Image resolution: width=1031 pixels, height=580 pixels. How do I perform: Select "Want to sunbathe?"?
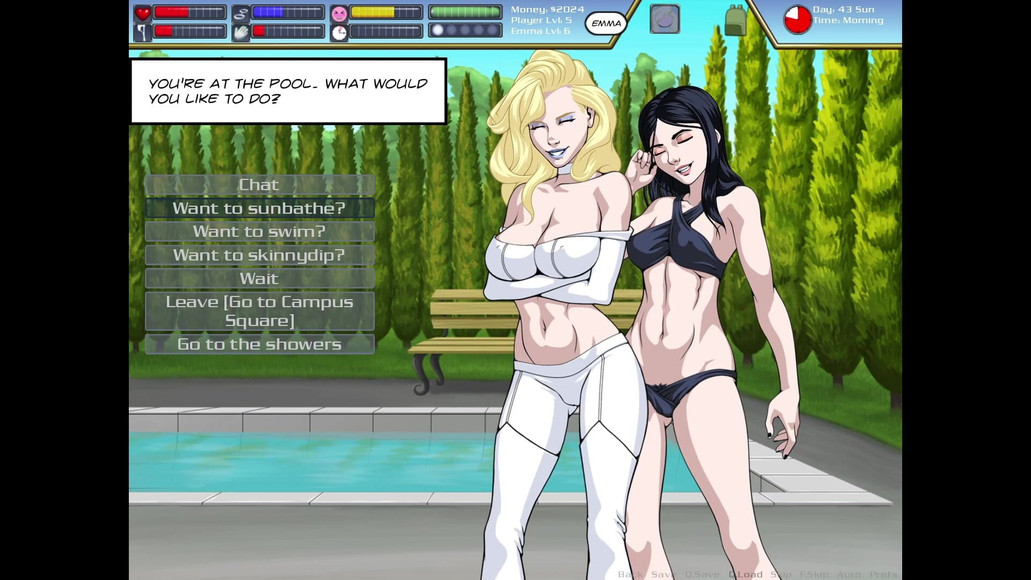(259, 208)
